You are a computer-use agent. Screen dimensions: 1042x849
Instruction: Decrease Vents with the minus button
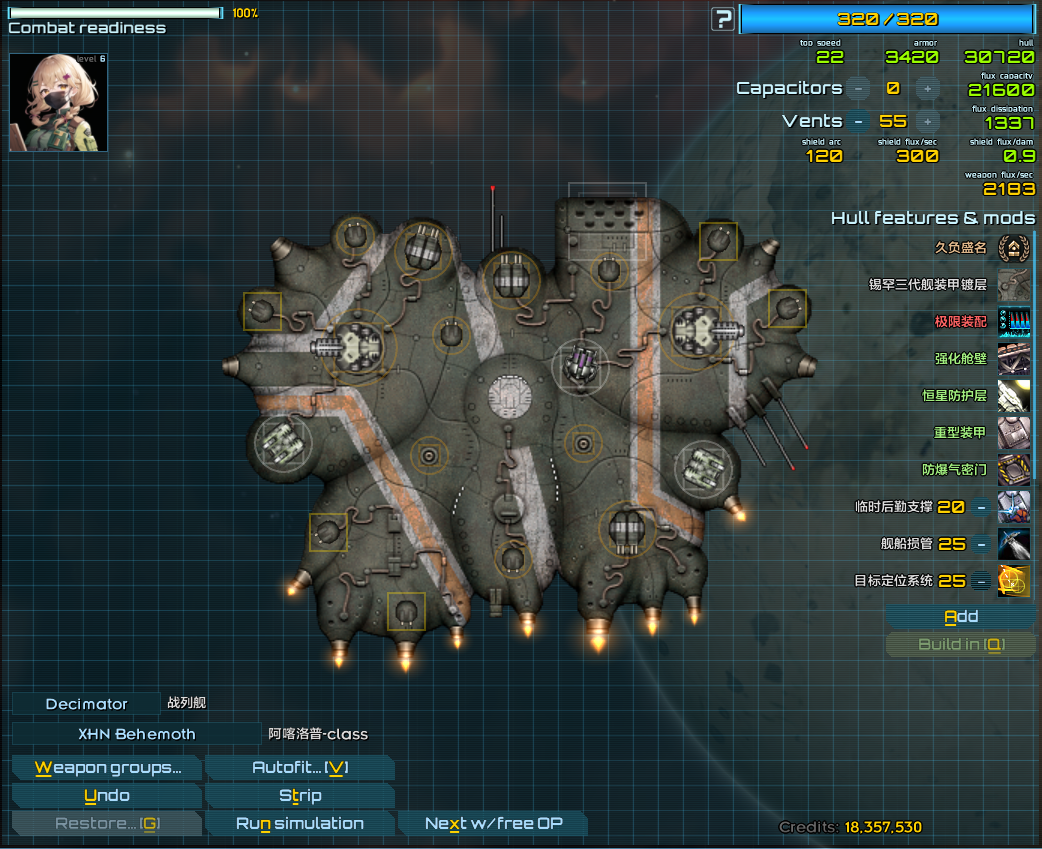point(858,122)
